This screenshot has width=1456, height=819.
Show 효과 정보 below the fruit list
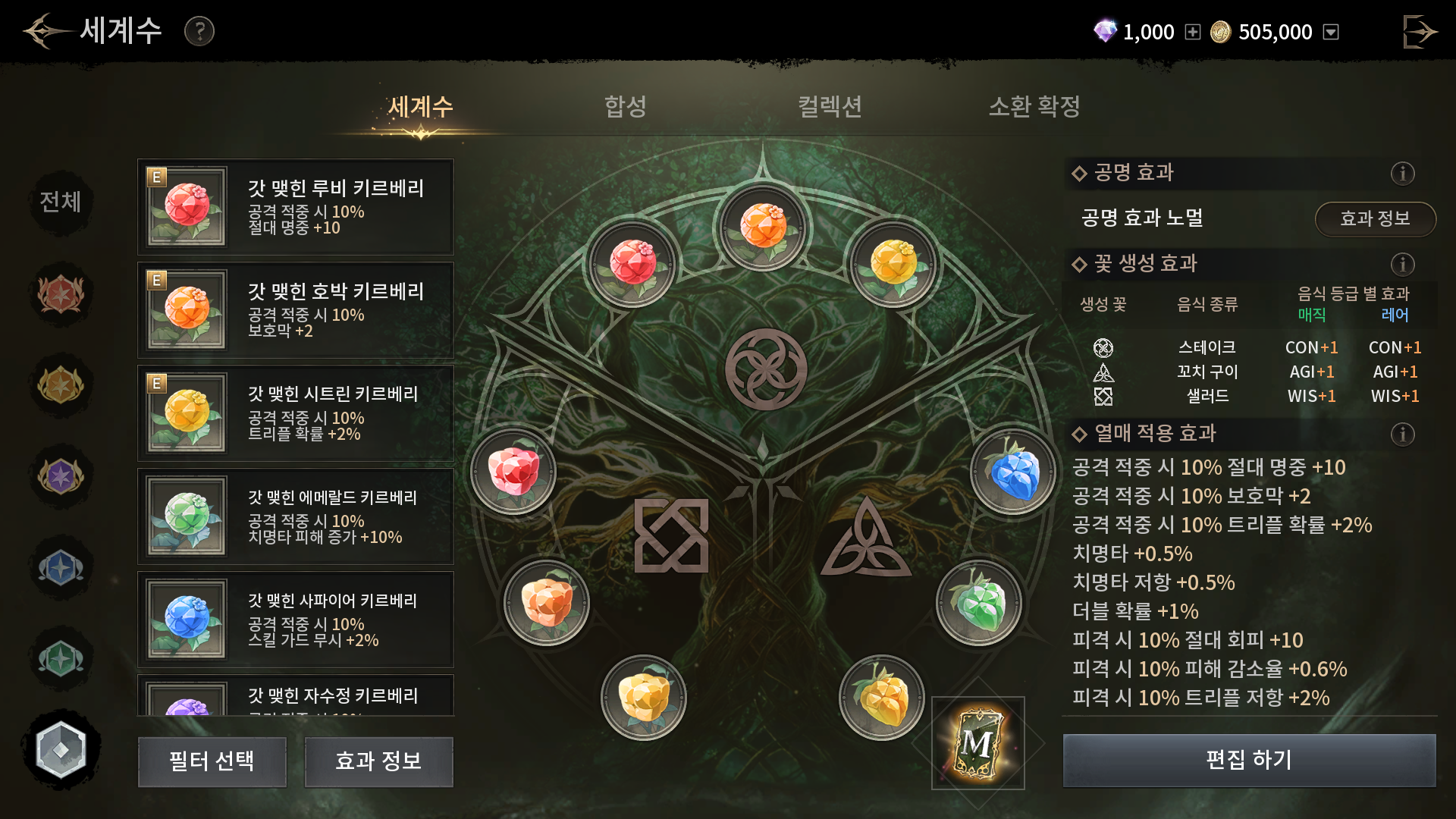378,761
